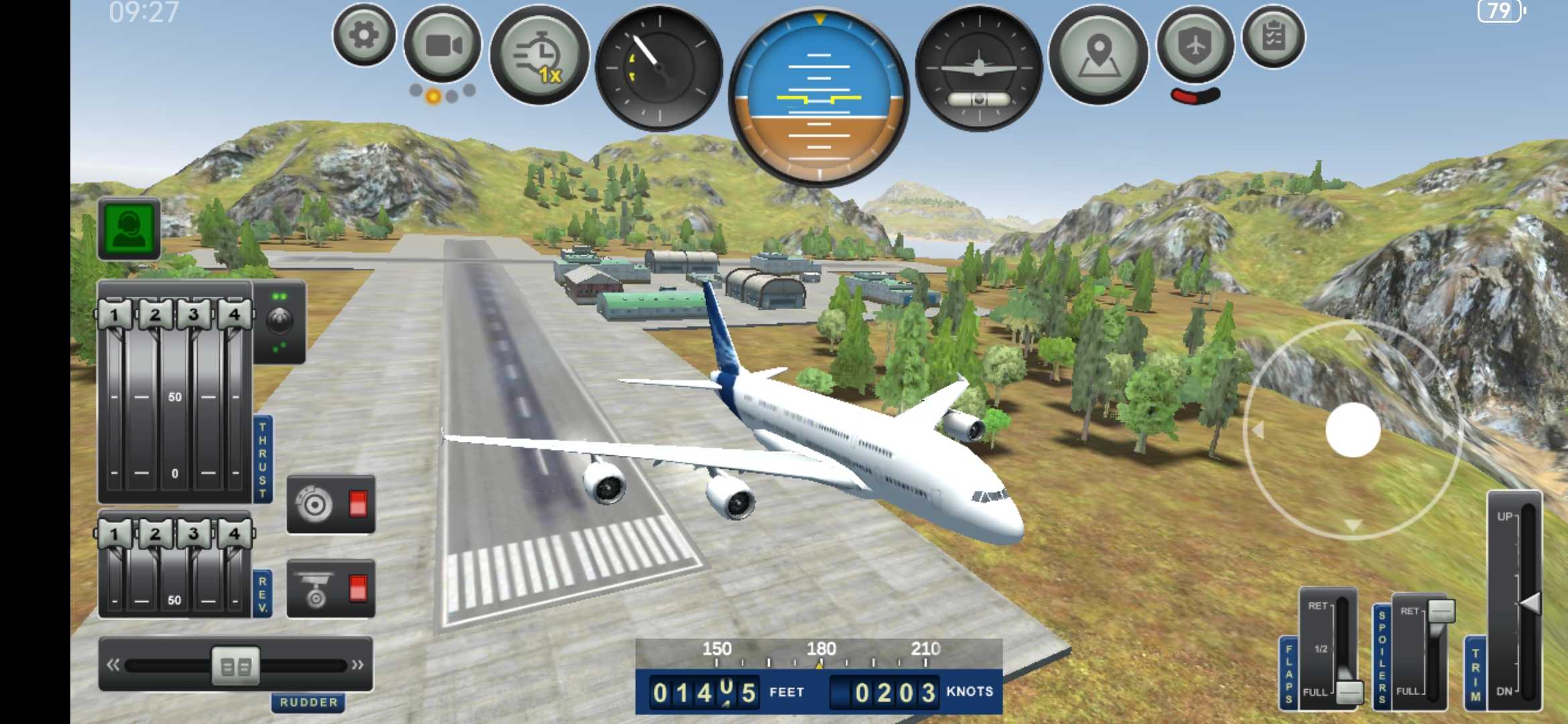Select thrust lever number 4
The width and height of the screenshot is (1568, 724).
click(x=234, y=314)
